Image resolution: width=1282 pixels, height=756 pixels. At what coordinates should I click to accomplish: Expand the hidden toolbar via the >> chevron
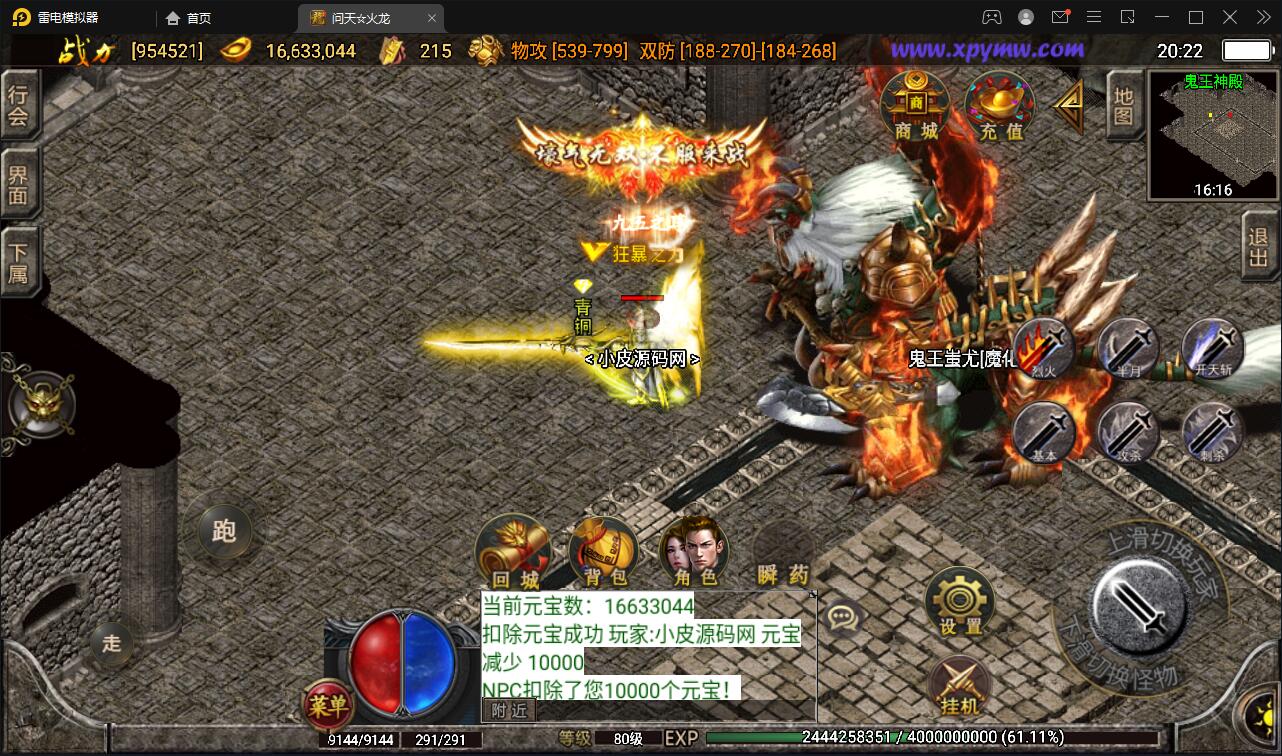[x=1262, y=17]
